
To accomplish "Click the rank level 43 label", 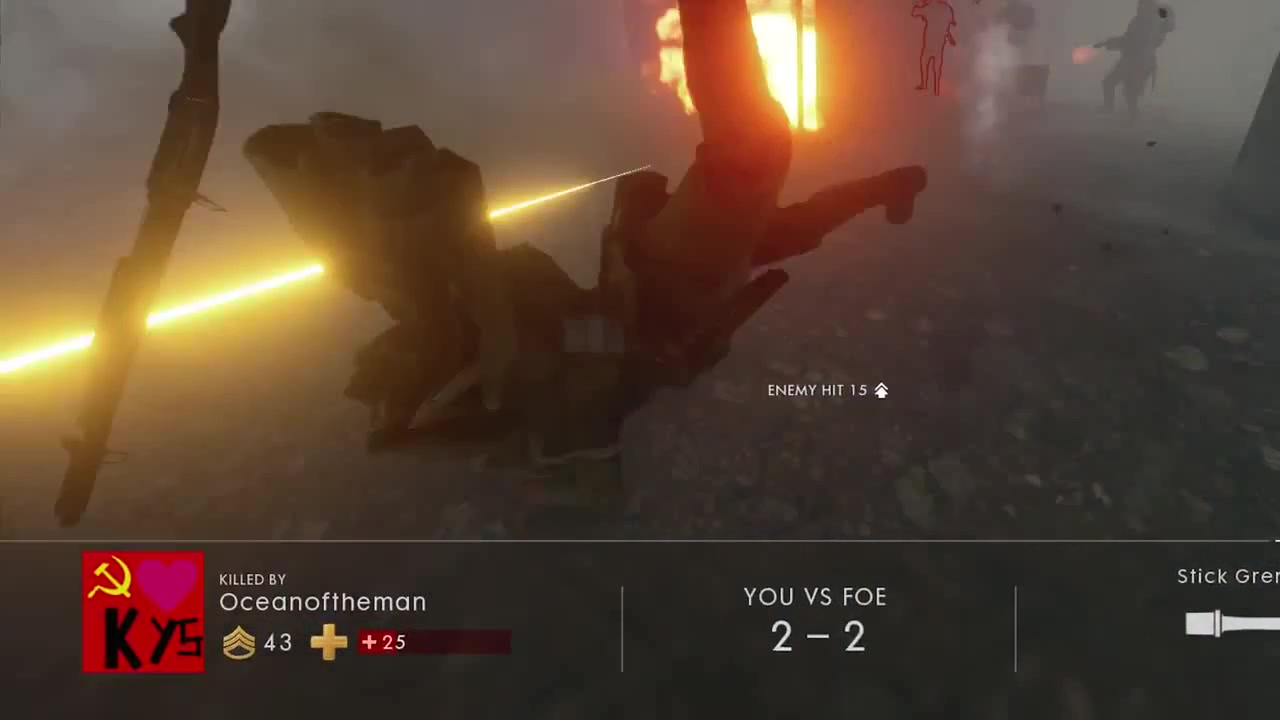I will coord(277,643).
